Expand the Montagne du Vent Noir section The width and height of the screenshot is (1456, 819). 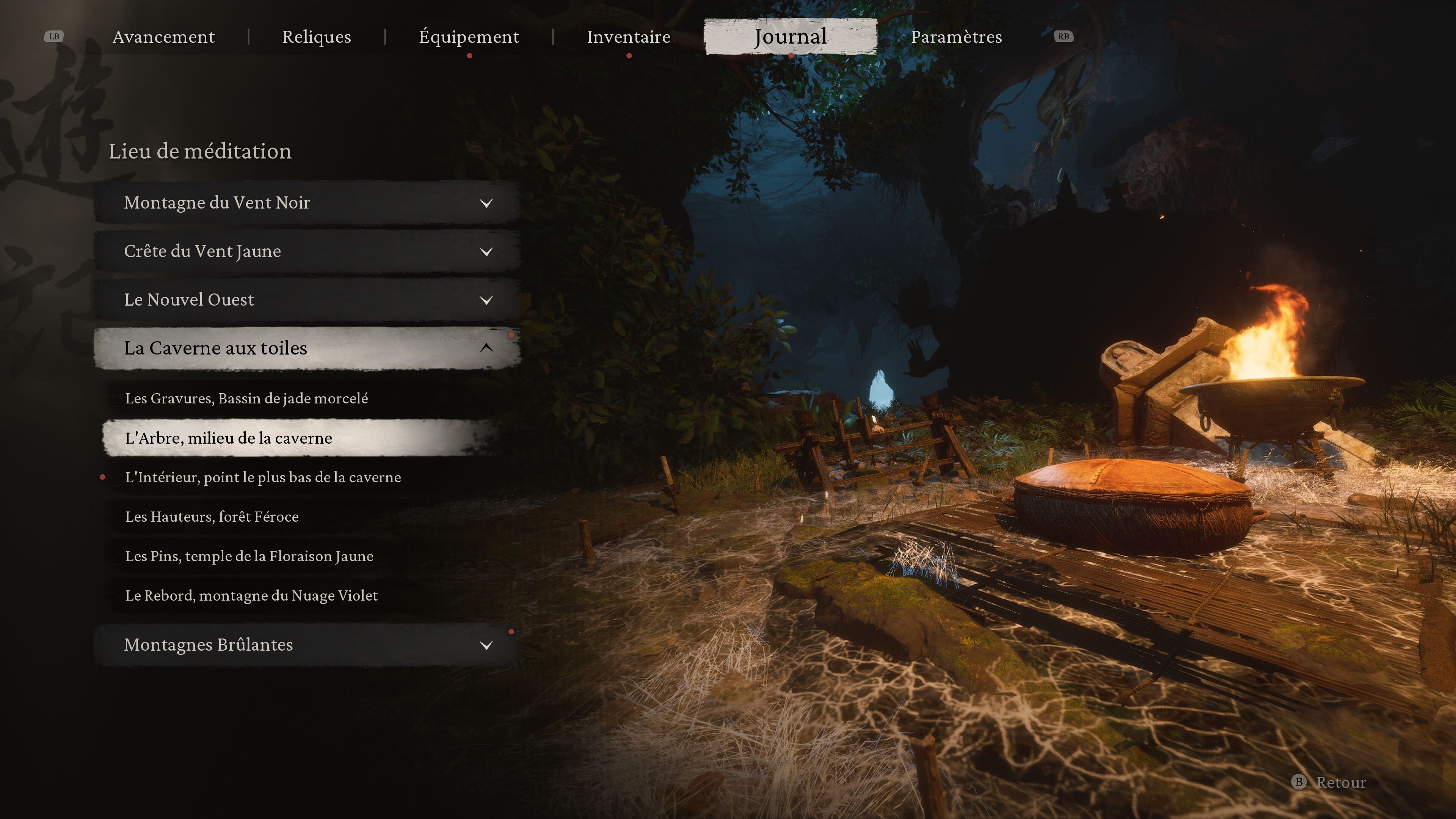click(x=308, y=202)
